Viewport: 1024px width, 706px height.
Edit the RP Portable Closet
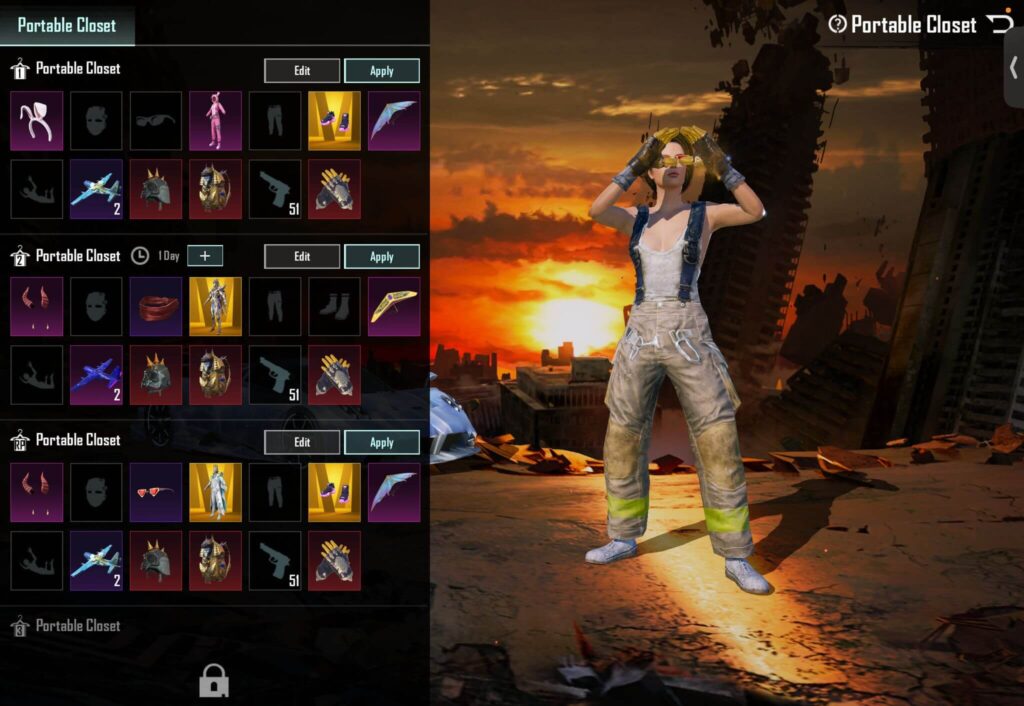coord(302,442)
